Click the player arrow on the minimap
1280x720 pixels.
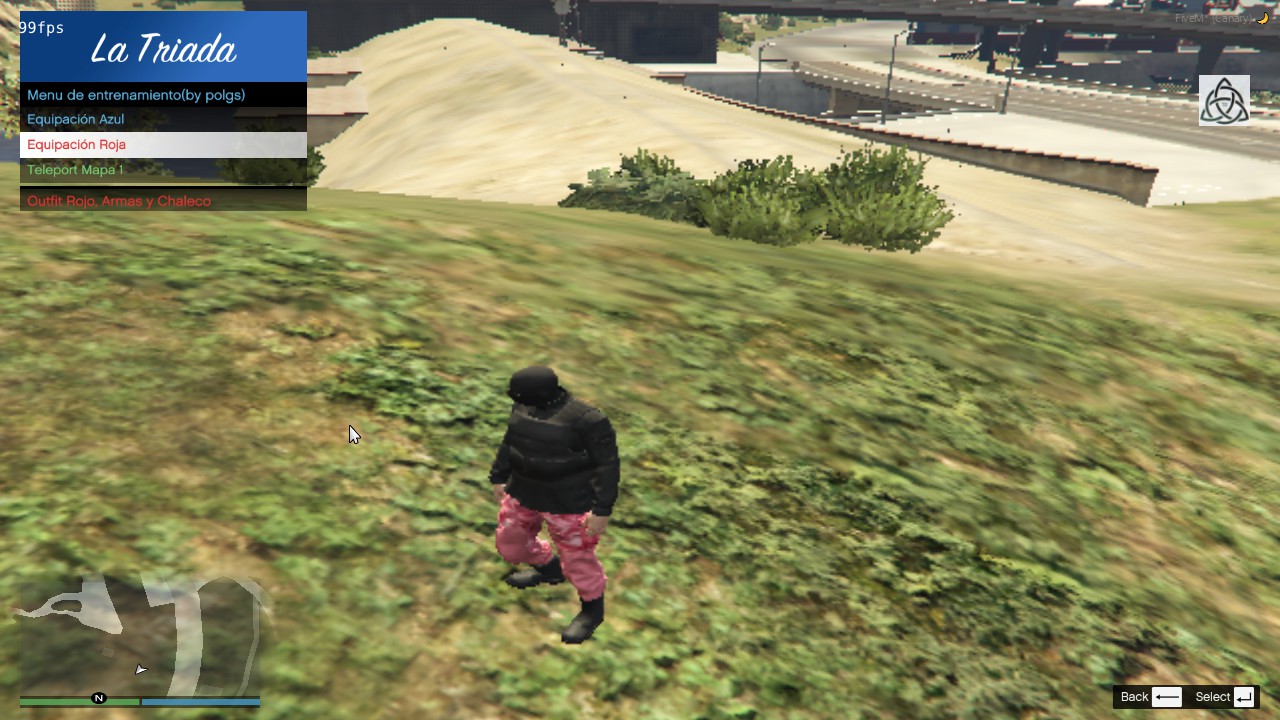pos(140,668)
